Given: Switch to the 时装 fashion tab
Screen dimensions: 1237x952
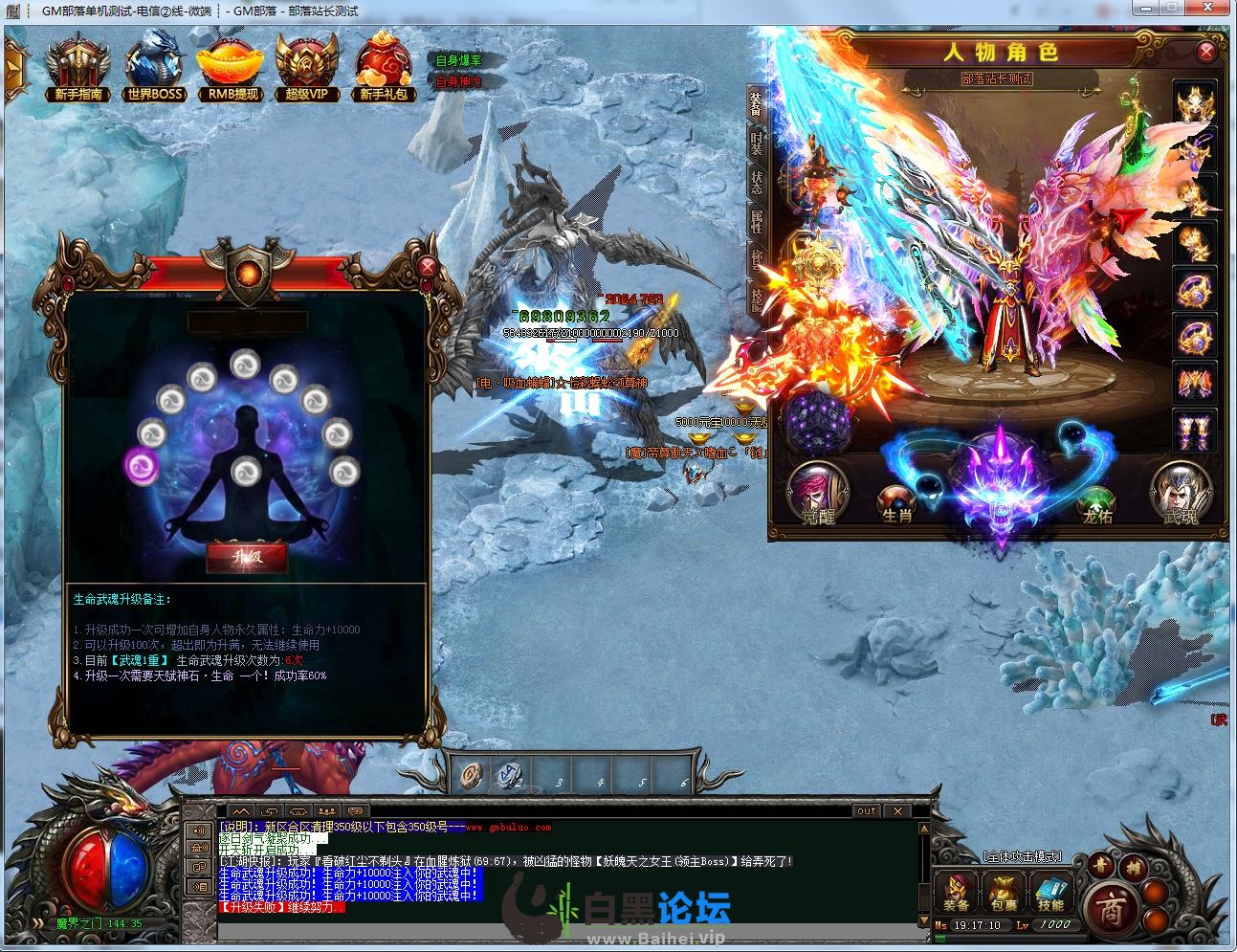Looking at the screenshot, I should pos(757,144).
